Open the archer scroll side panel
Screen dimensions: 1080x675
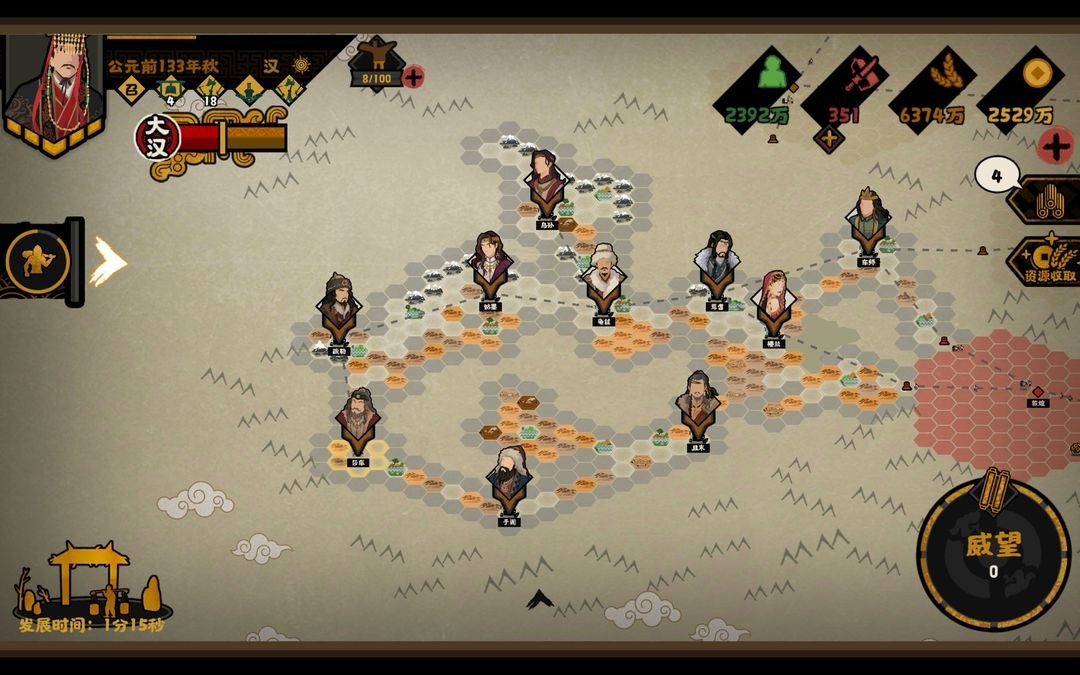click(x=38, y=262)
